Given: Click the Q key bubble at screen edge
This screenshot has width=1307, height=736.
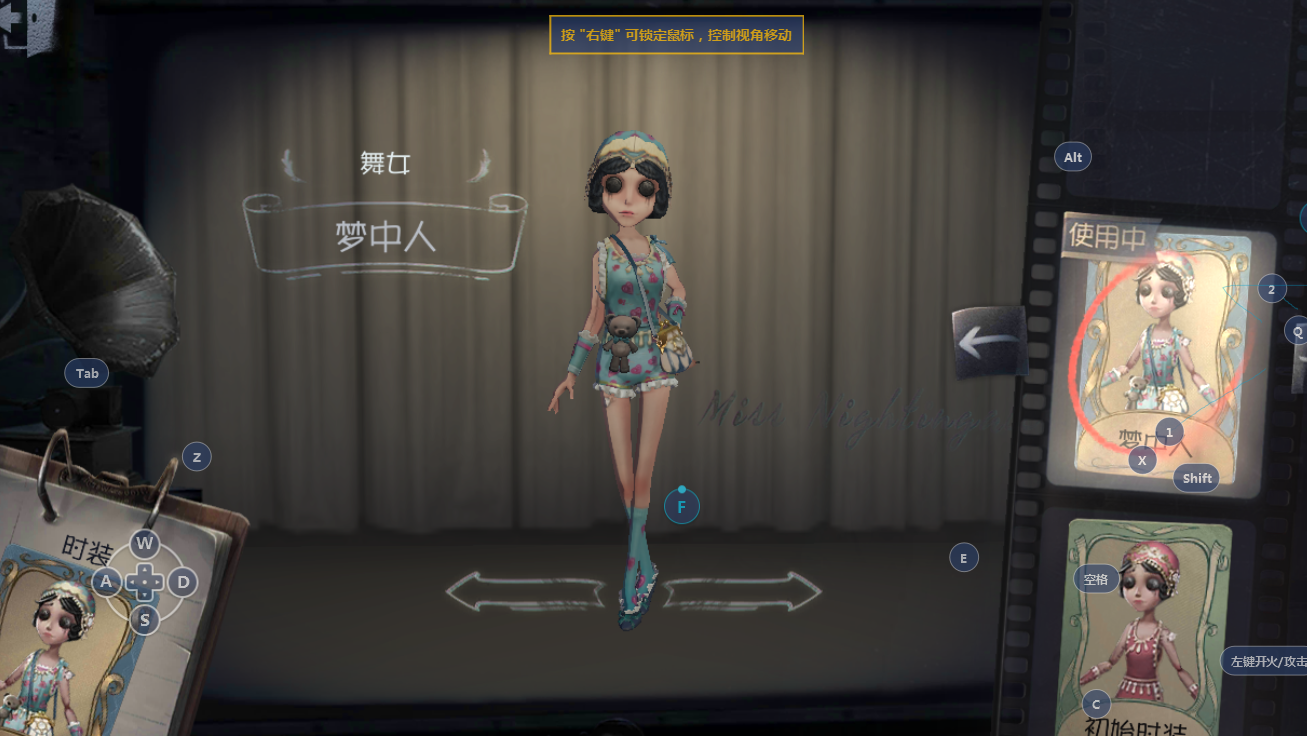Looking at the screenshot, I should coord(1297,330).
